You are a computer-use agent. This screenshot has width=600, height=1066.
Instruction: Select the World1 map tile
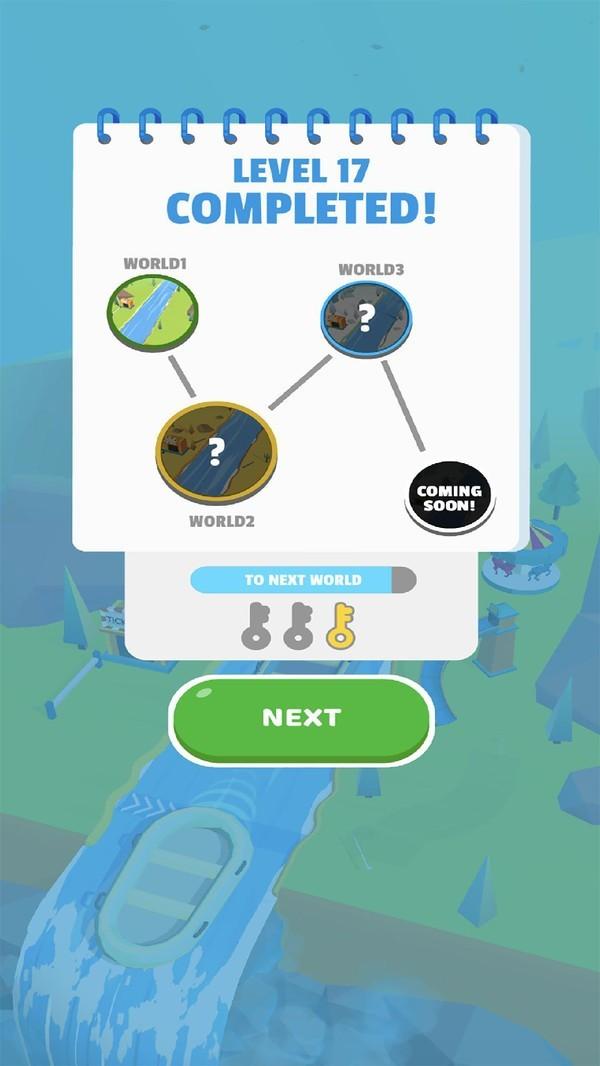(153, 311)
